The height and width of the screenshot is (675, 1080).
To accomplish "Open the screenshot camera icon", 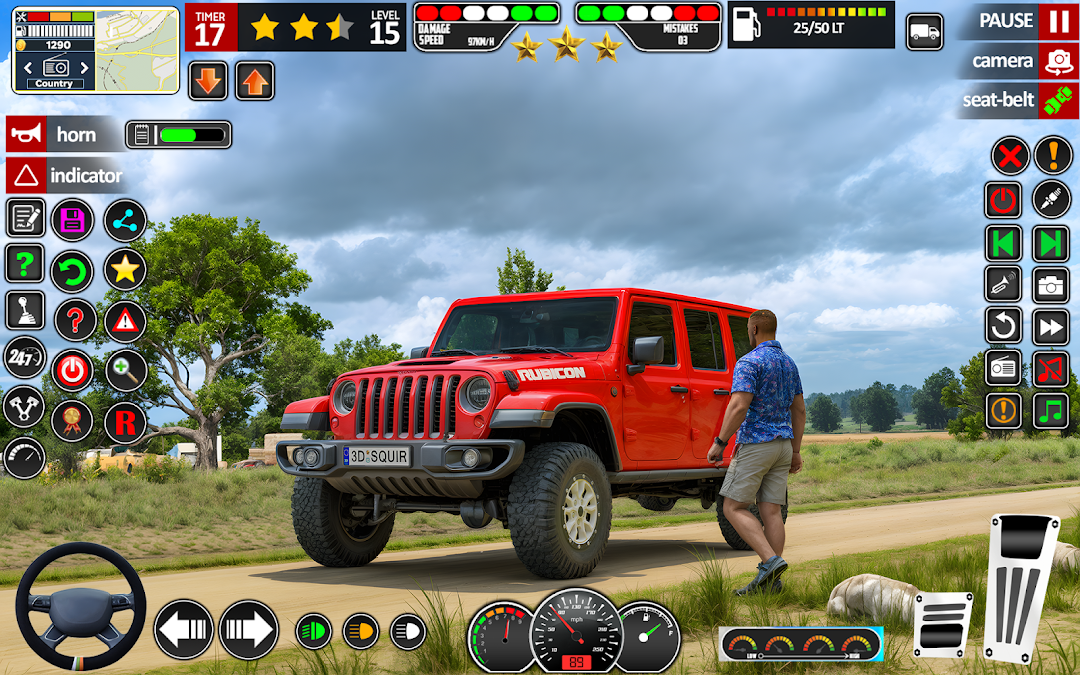I will coord(1051,285).
